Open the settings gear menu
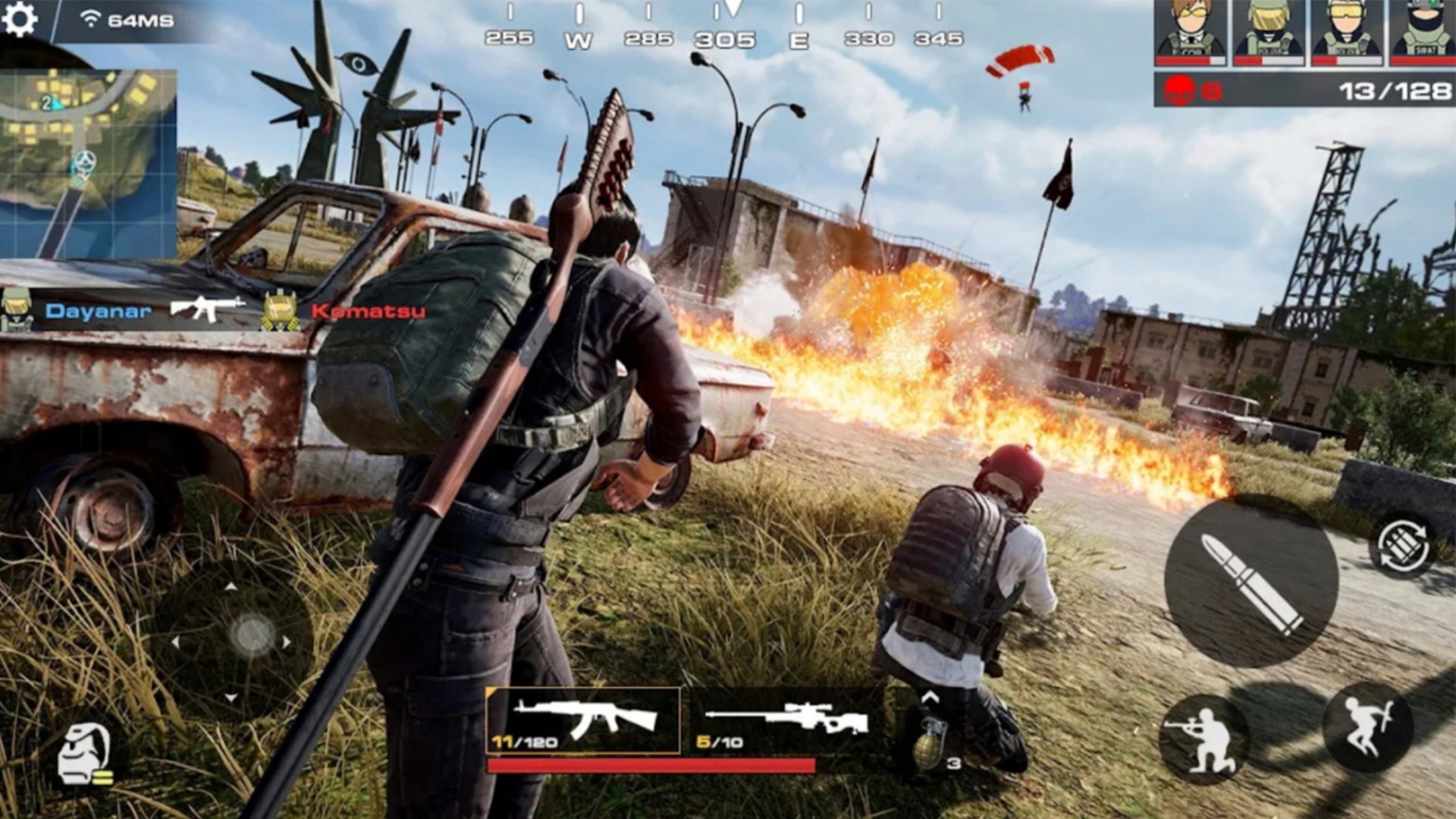Image resolution: width=1456 pixels, height=819 pixels. pos(20,19)
